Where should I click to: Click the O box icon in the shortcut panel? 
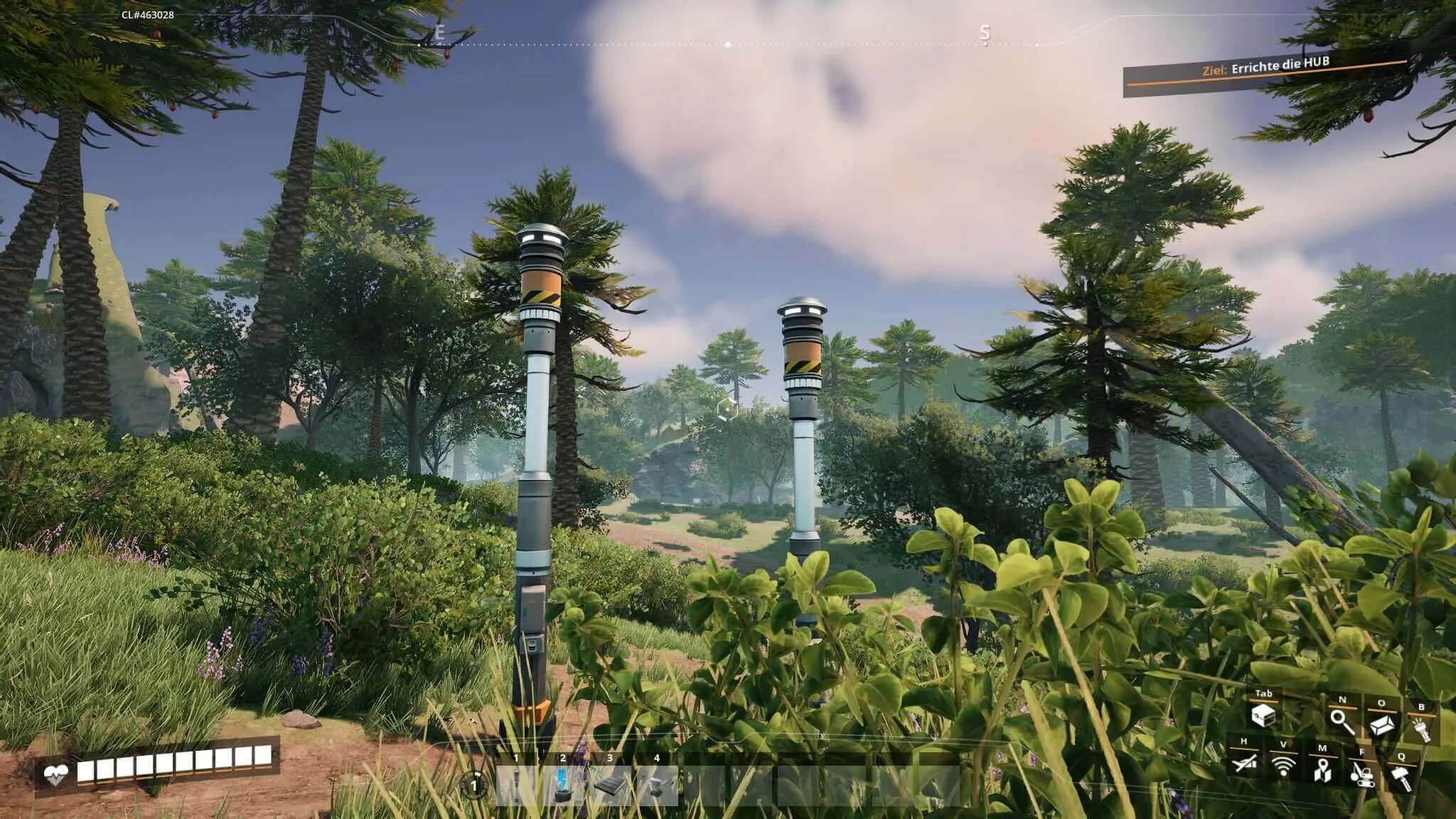click(x=1381, y=725)
